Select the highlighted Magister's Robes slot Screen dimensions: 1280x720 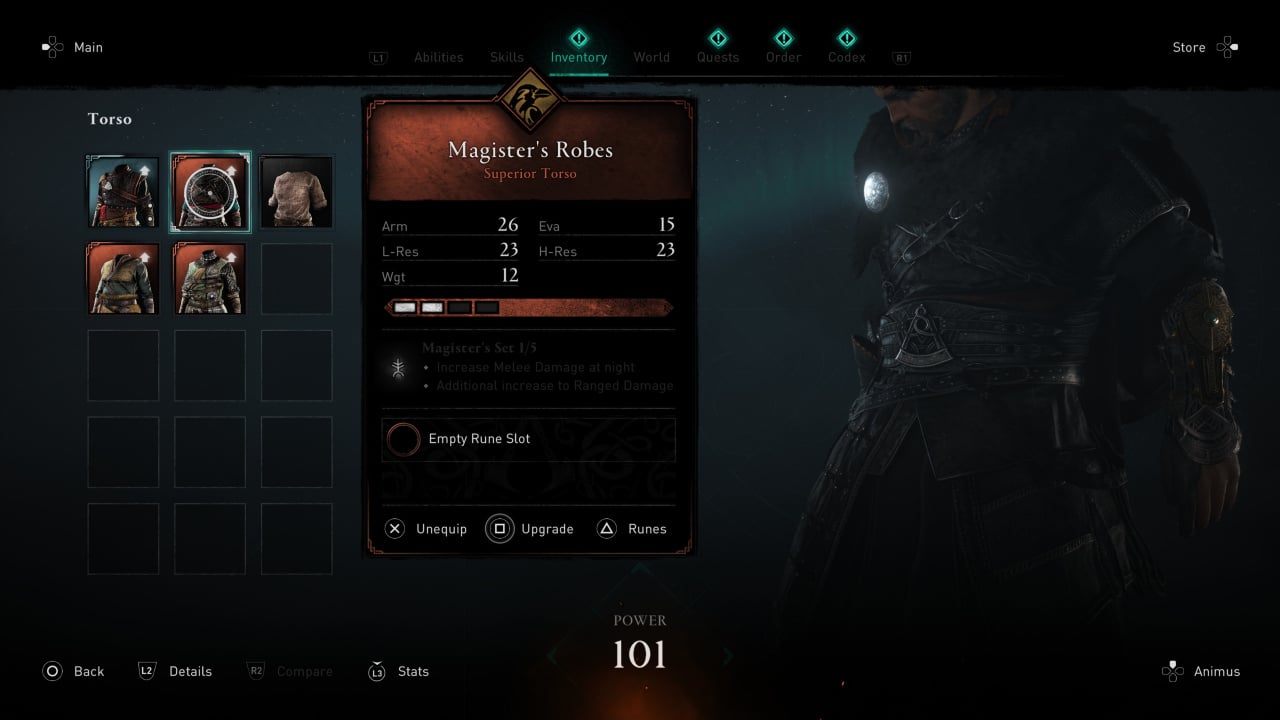pos(210,191)
